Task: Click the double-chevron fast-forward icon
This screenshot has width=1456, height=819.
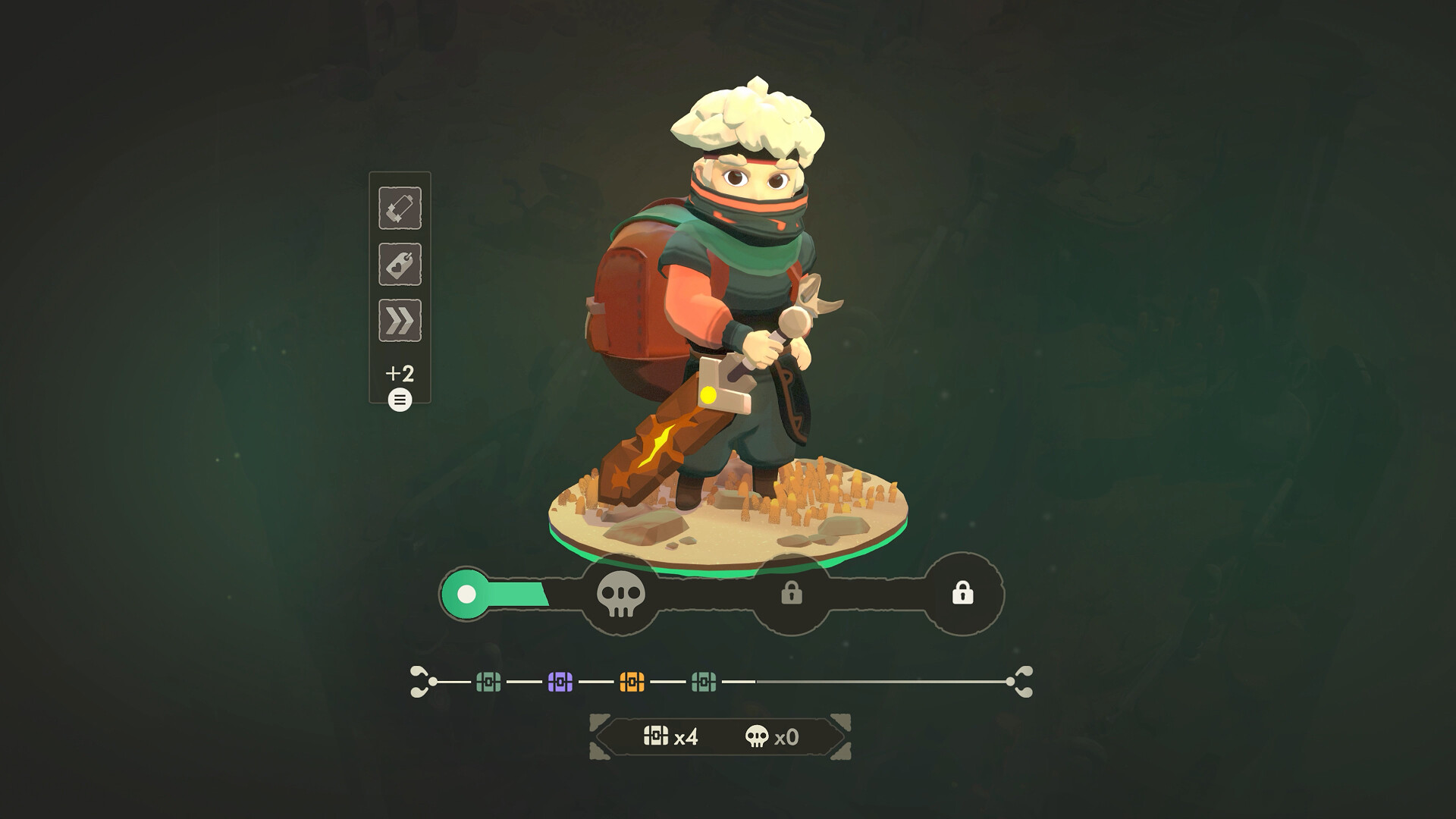Action: (400, 321)
